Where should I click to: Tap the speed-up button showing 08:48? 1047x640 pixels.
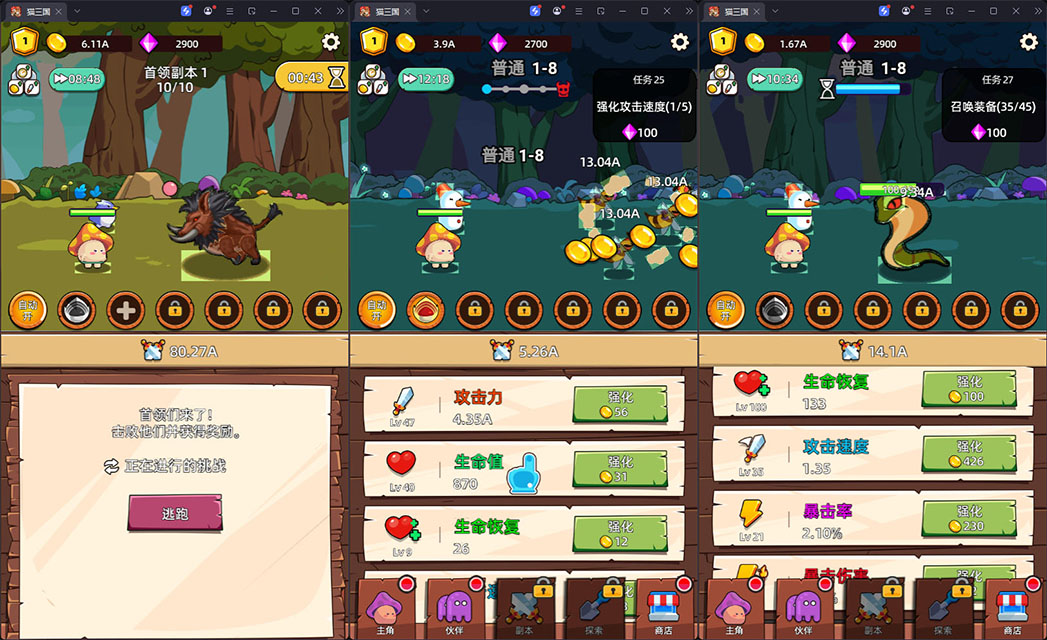76,79
